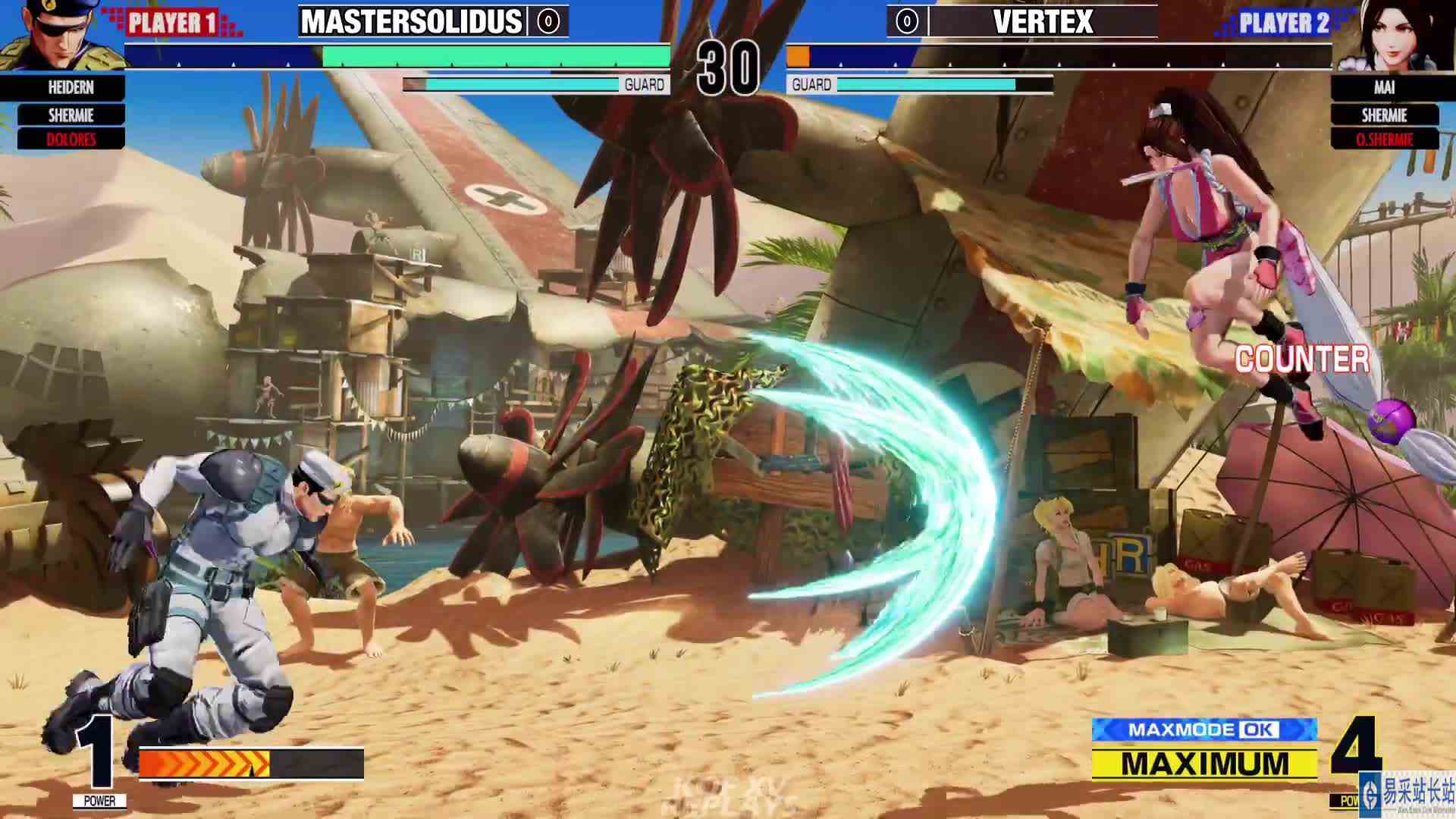Expand Player 2's round win counter

tap(905, 20)
